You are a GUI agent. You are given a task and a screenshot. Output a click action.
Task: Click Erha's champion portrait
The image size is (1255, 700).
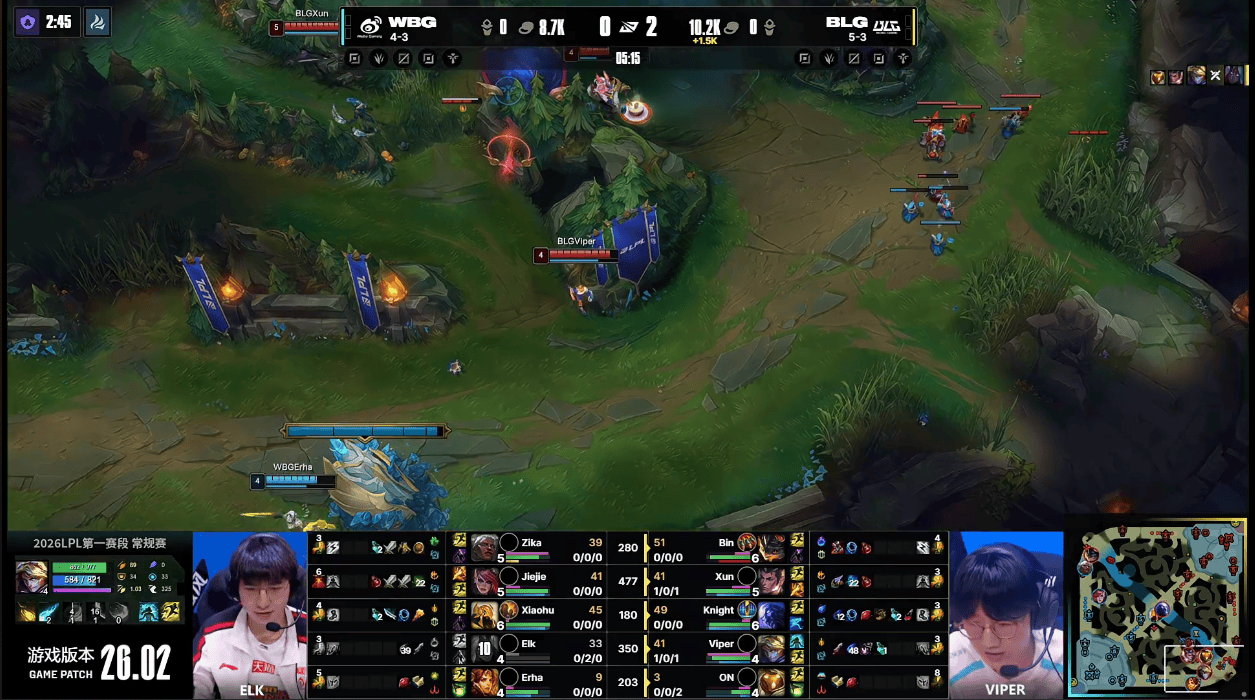pyautogui.click(x=484, y=683)
